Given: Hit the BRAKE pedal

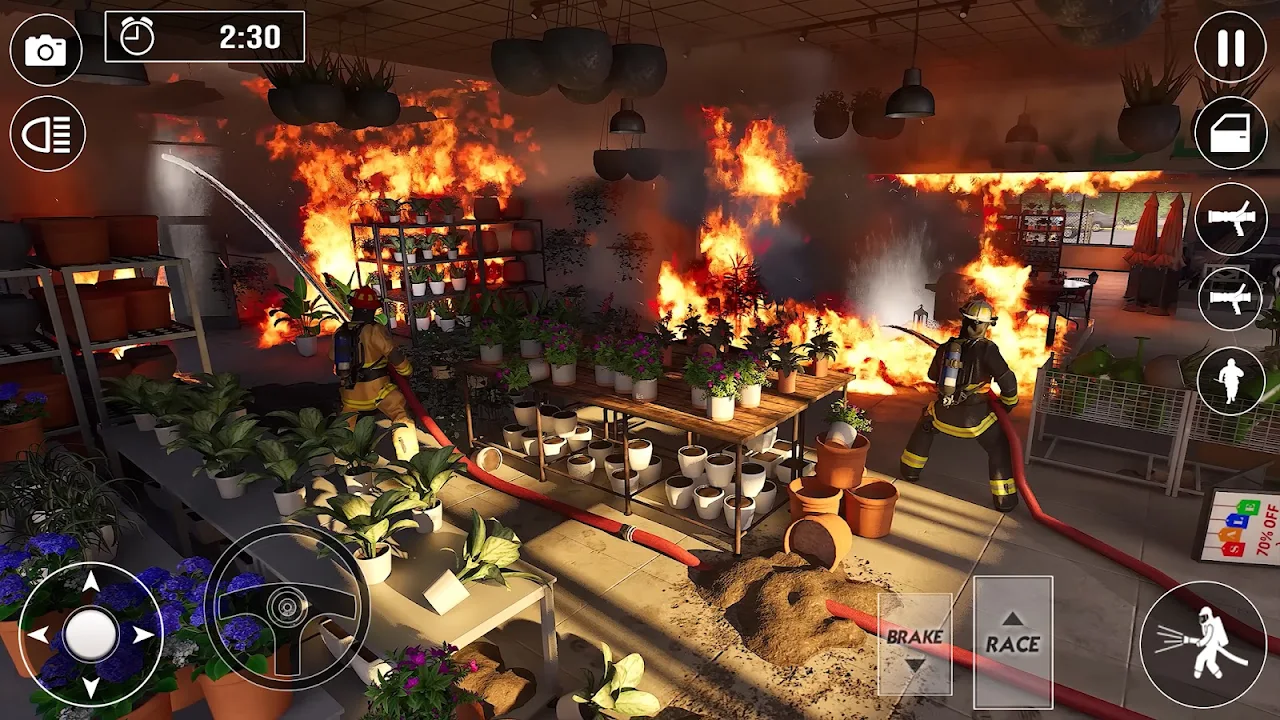Looking at the screenshot, I should click(x=914, y=644).
